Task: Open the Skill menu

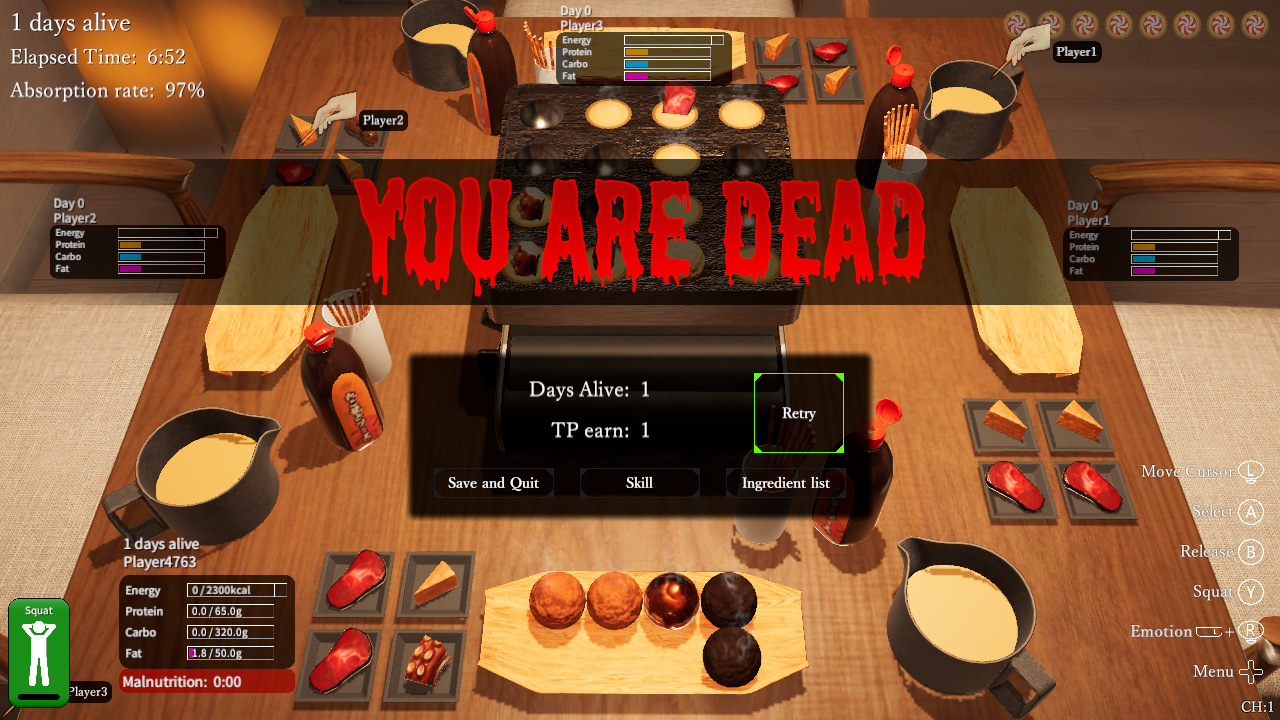Action: pyautogui.click(x=639, y=483)
